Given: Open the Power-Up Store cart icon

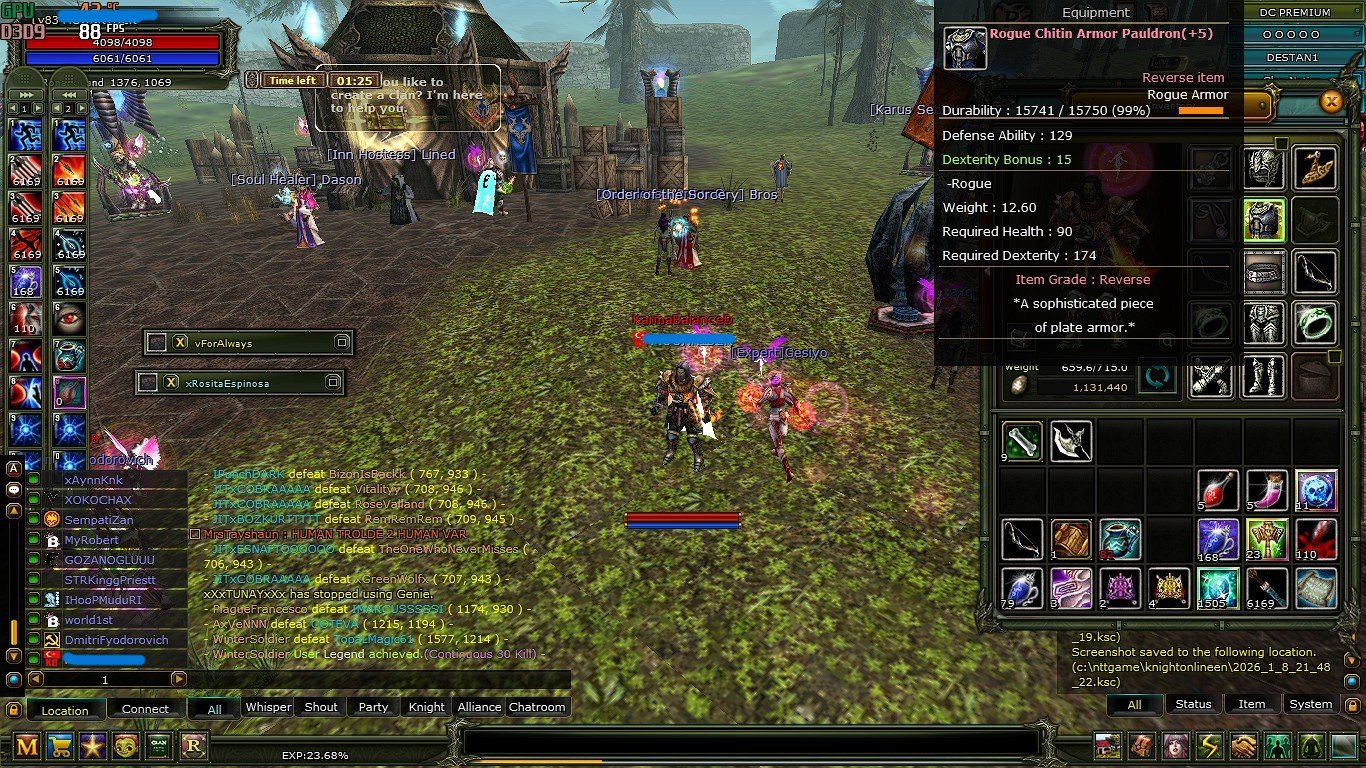Looking at the screenshot, I should pyautogui.click(x=60, y=745).
